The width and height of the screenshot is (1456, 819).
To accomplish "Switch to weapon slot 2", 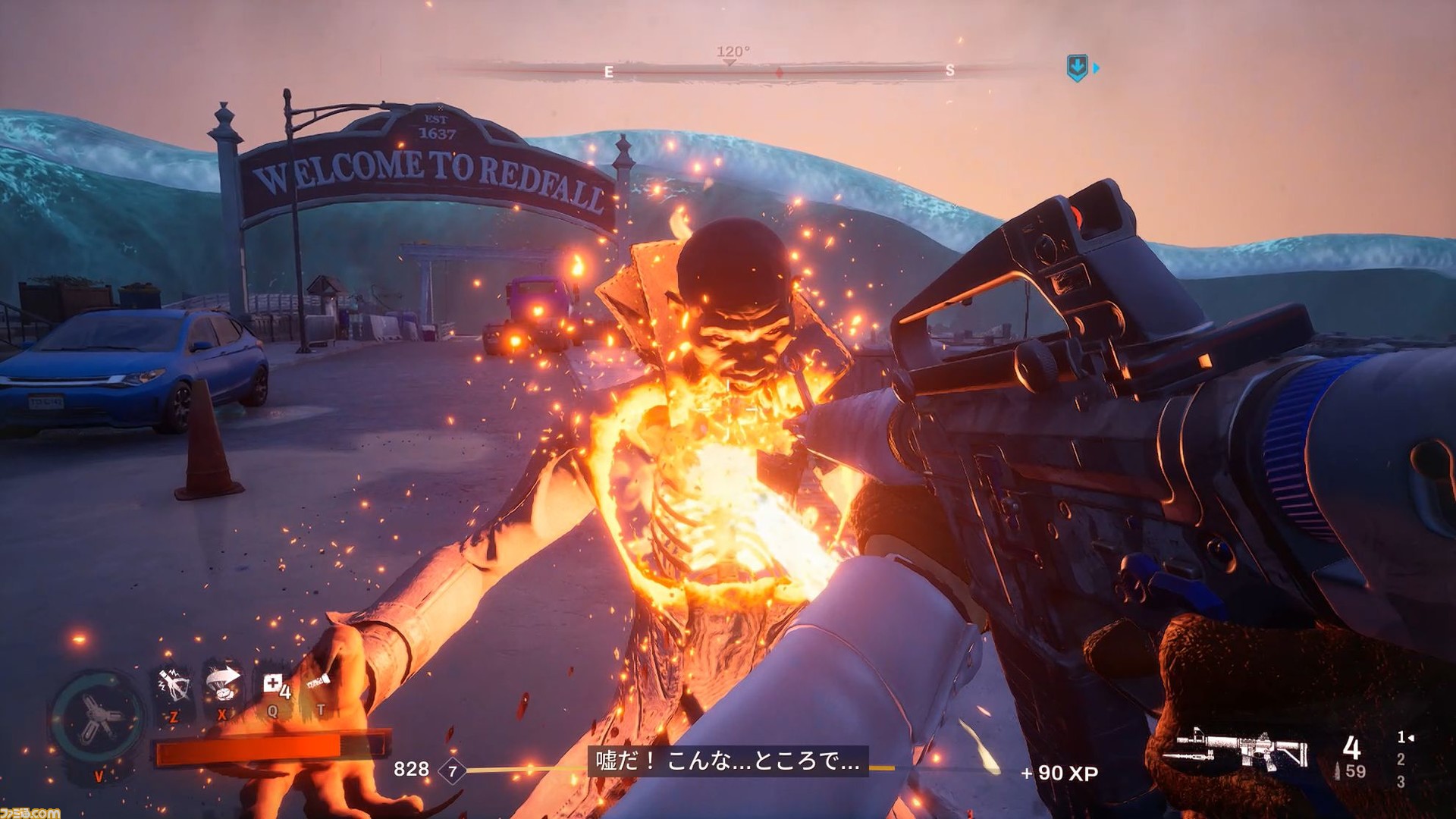I will coord(1401,760).
